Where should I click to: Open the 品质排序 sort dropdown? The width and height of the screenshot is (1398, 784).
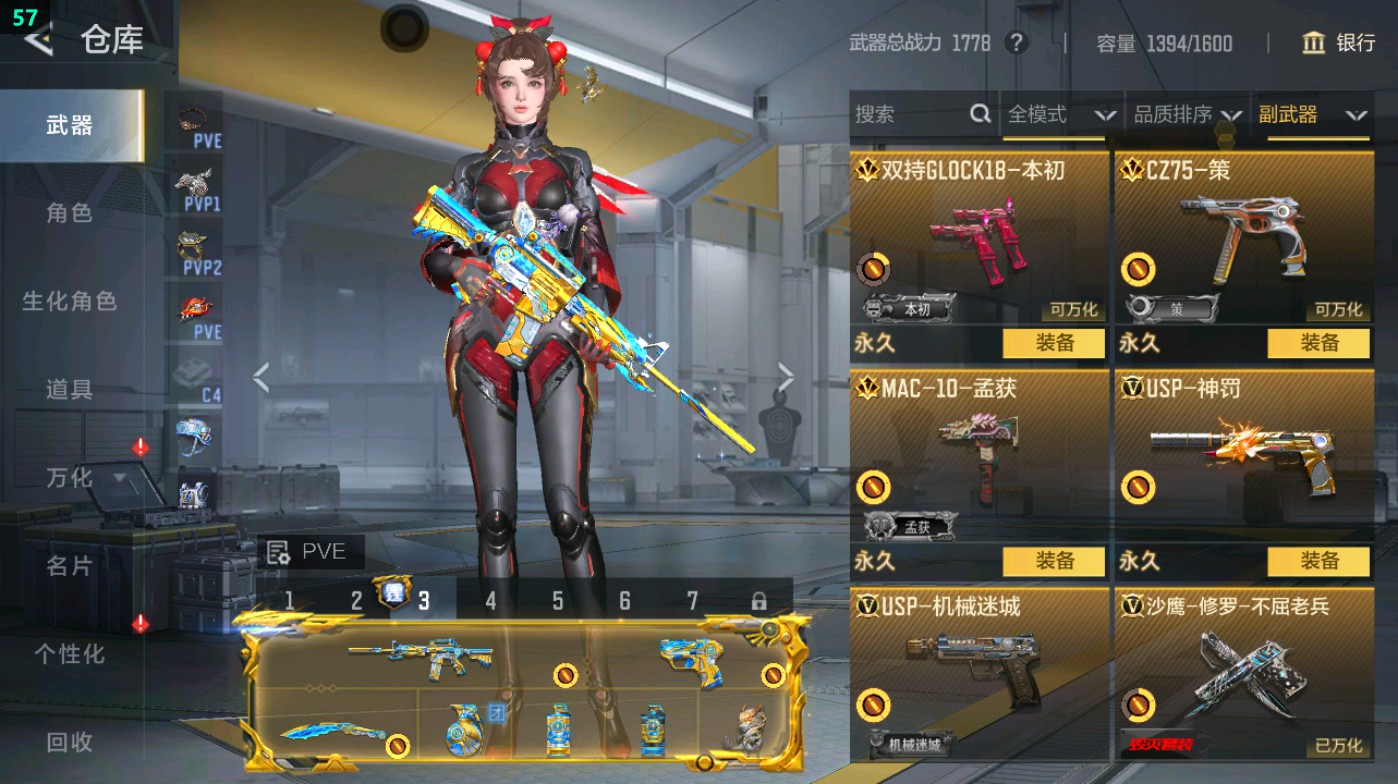tap(1187, 115)
